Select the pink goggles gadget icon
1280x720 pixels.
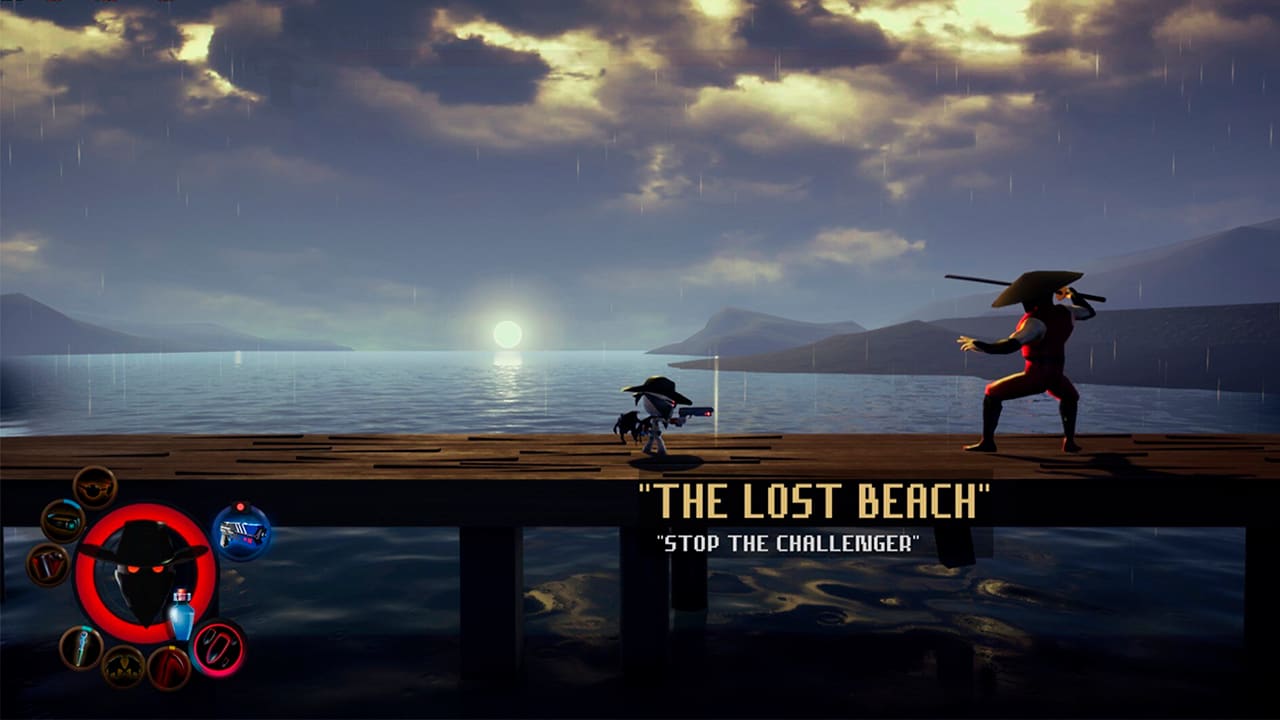pyautogui.click(x=217, y=648)
